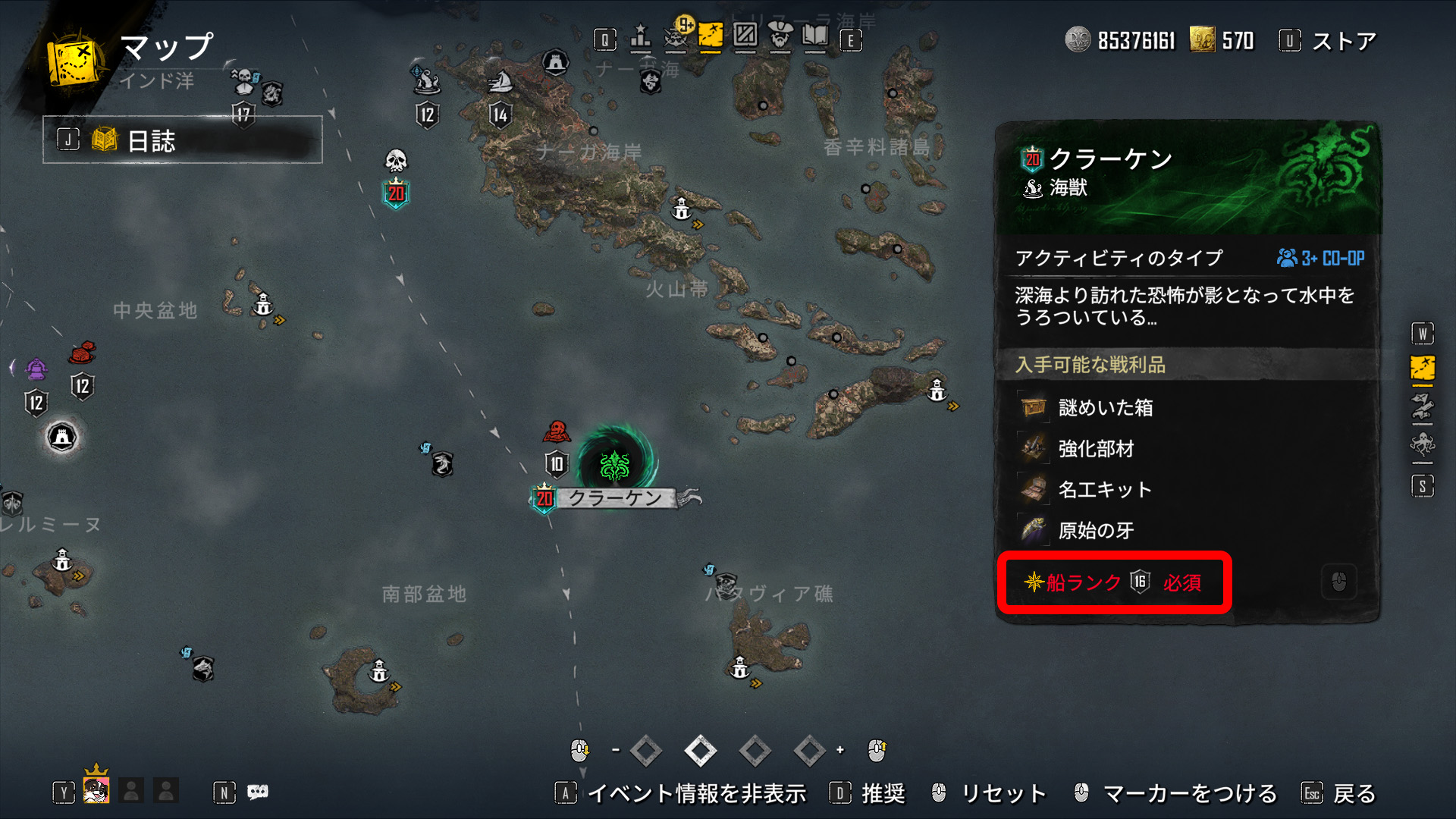The image size is (1456, 819).
Task: Open the 日誌 journal button
Action: (182, 140)
